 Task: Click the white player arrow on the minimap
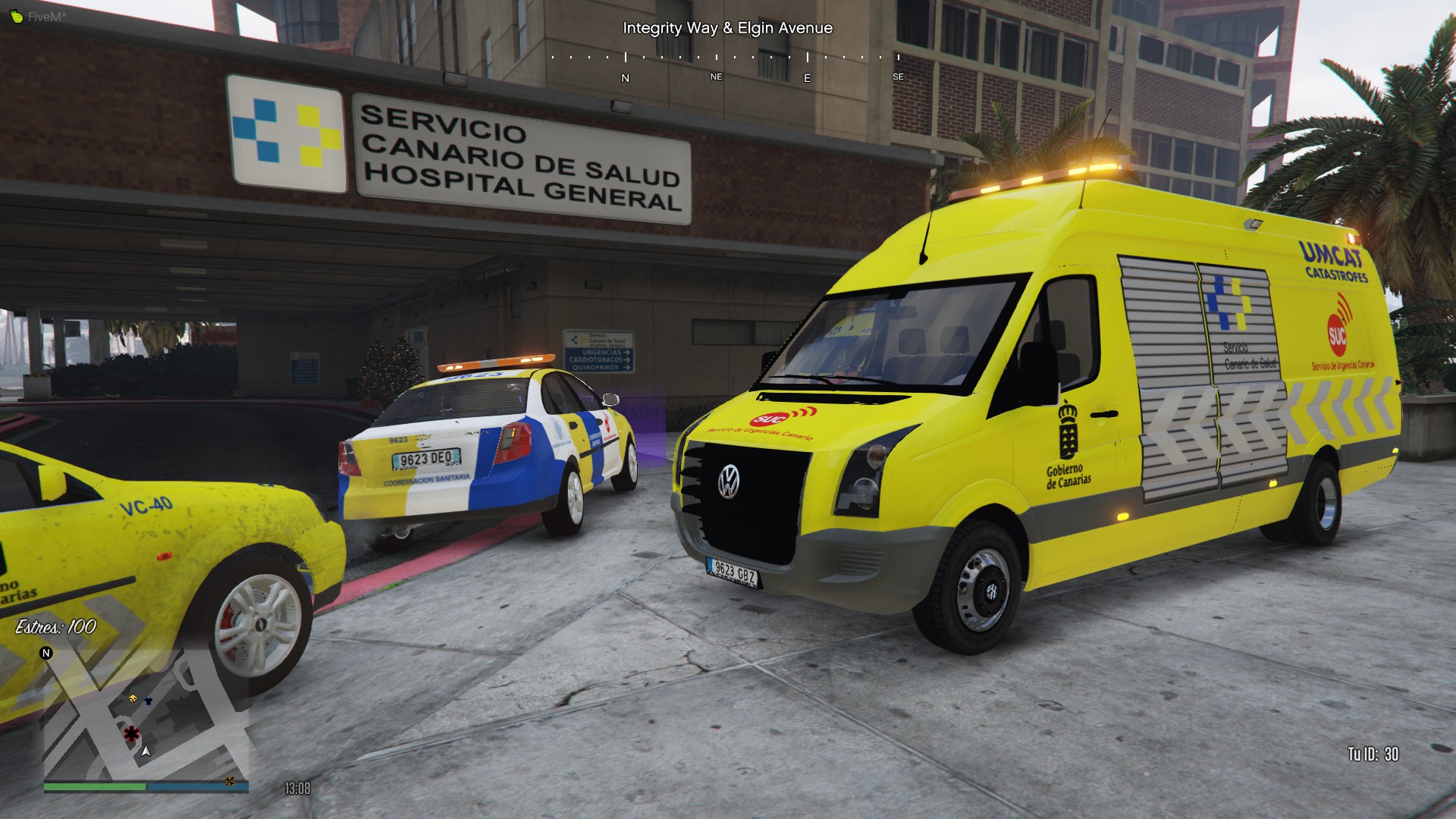(146, 751)
